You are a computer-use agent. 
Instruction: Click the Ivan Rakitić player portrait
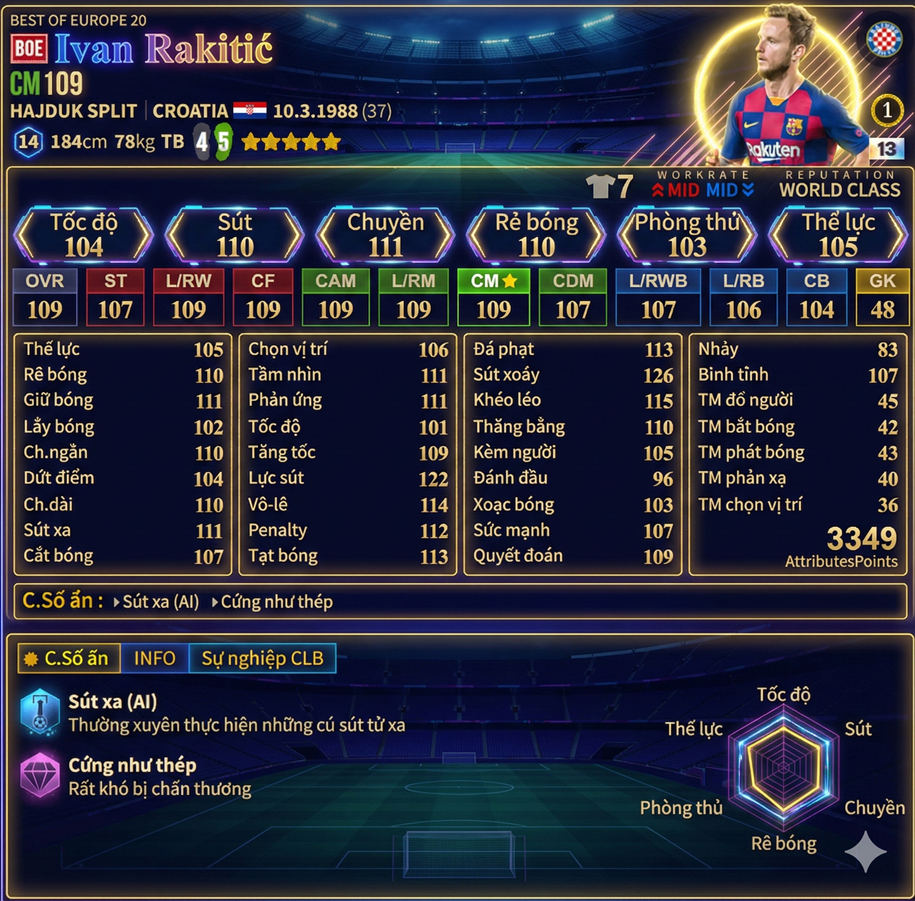tap(790, 95)
